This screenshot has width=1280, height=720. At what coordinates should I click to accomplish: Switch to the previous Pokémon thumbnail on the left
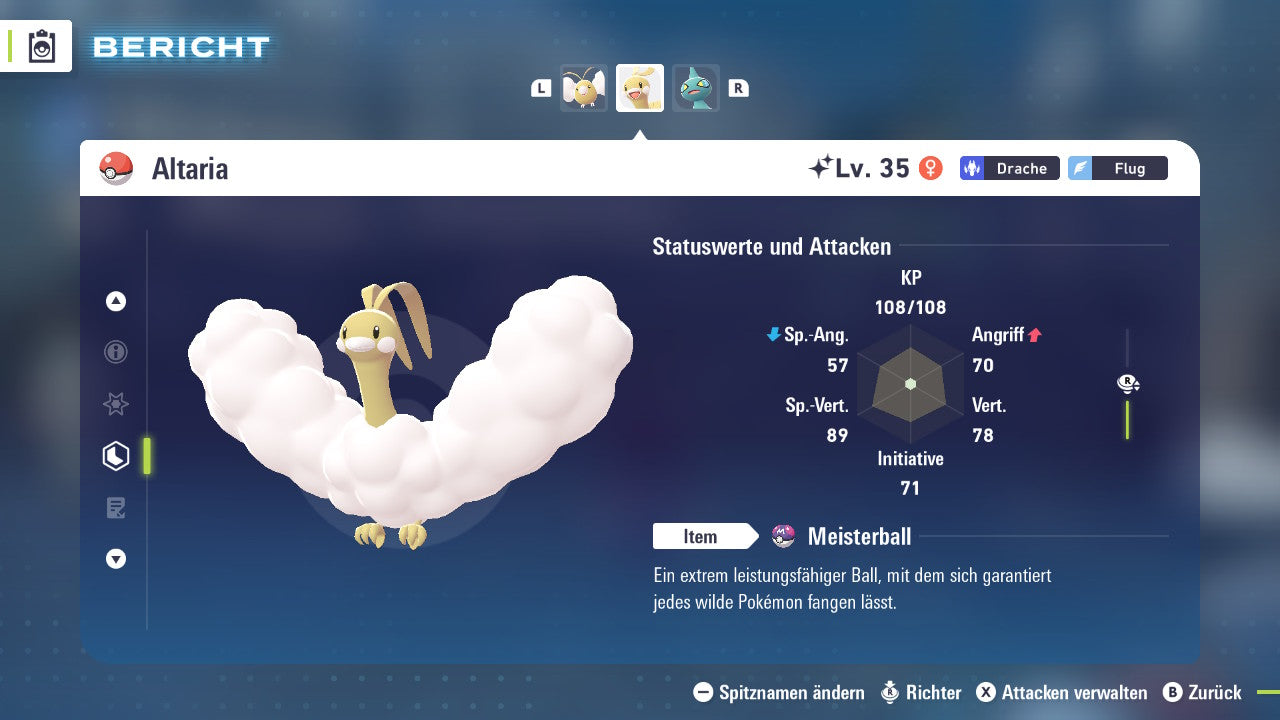pyautogui.click(x=584, y=87)
